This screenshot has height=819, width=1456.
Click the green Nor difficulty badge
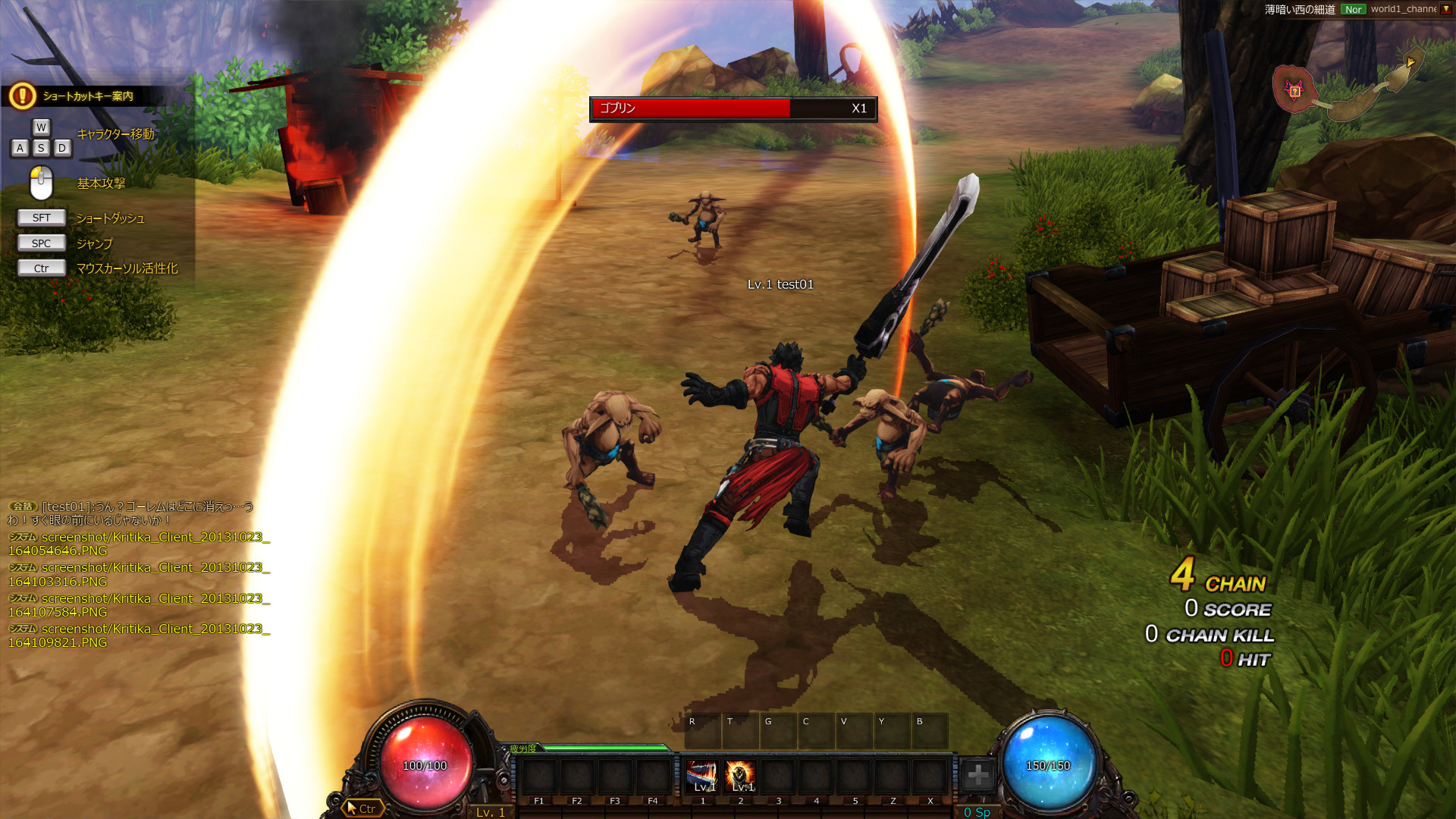tap(1353, 9)
